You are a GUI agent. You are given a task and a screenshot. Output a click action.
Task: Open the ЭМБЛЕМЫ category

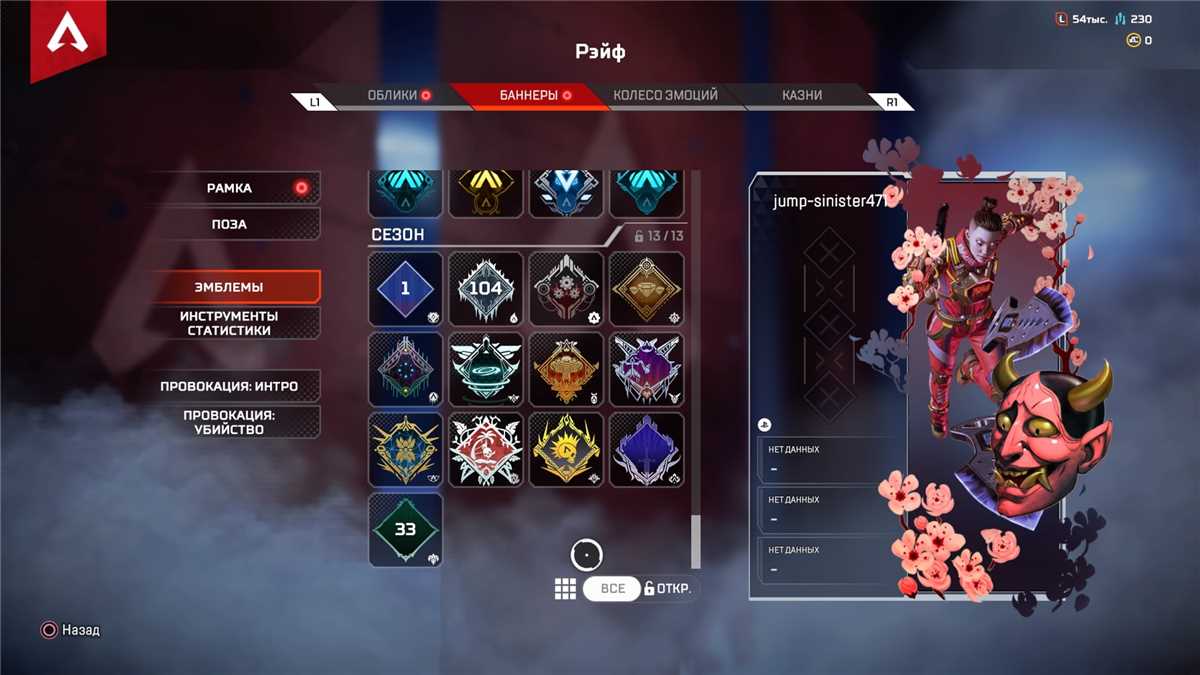(x=236, y=287)
